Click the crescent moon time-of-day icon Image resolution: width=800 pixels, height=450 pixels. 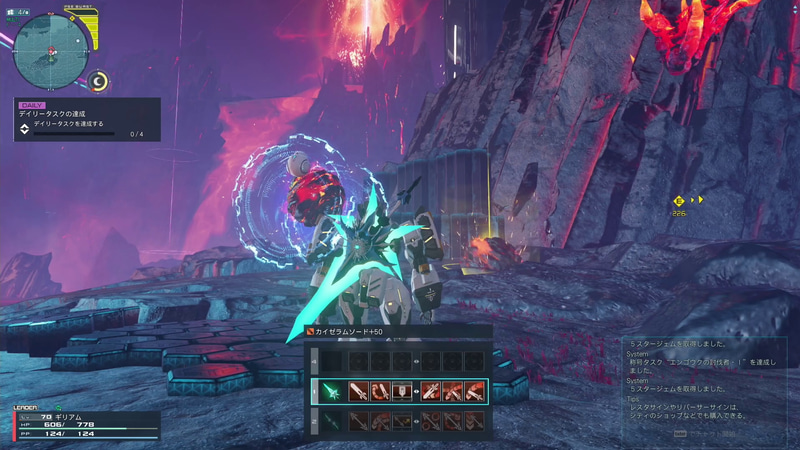[98, 81]
